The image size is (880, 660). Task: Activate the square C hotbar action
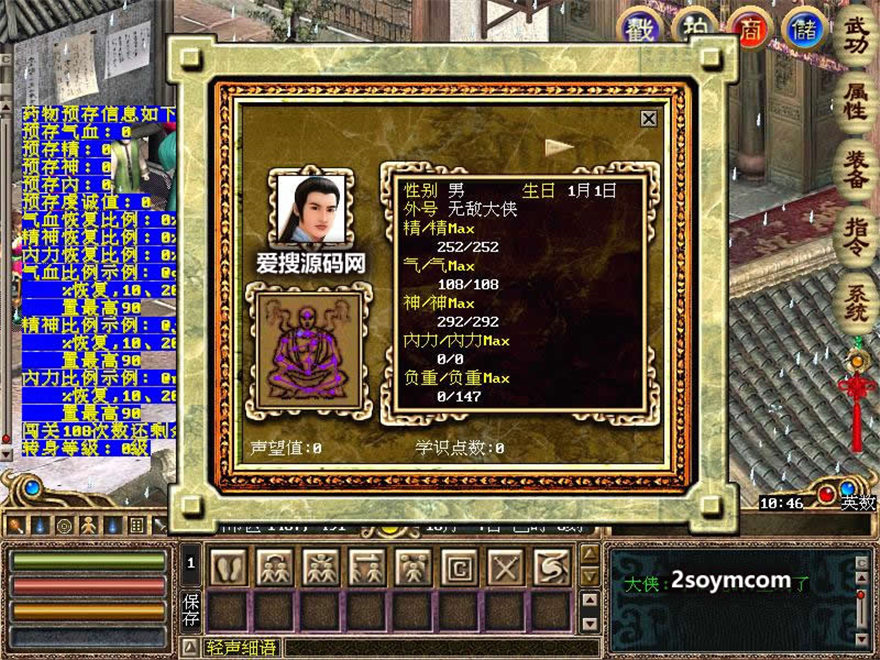[x=459, y=567]
